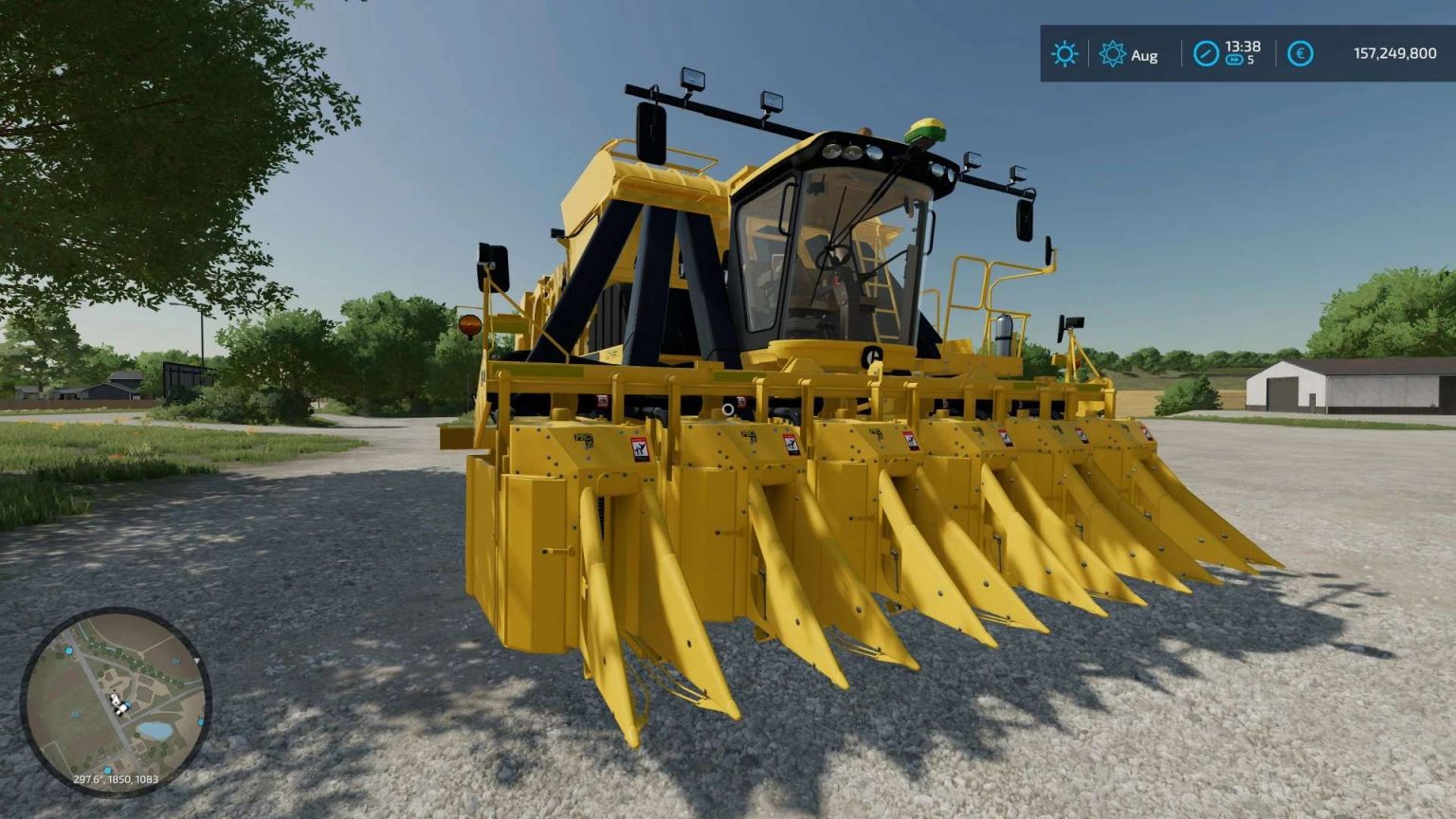Click the current weather sun icon

[1065, 55]
